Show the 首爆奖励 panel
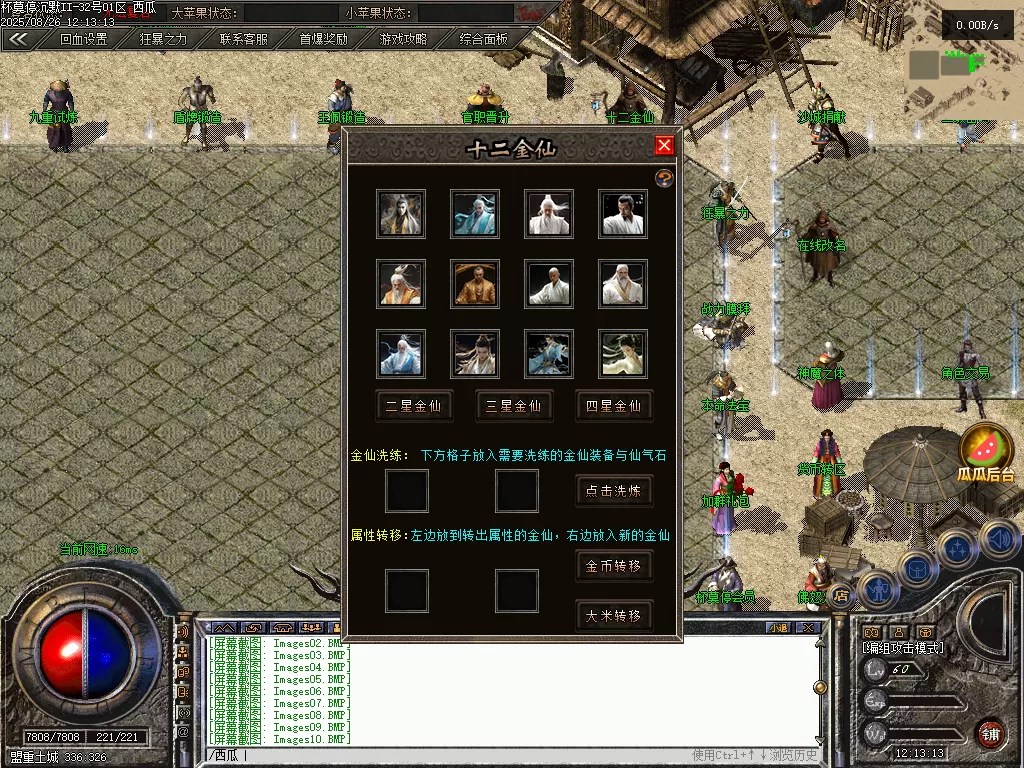The height and width of the screenshot is (768, 1024). point(323,40)
